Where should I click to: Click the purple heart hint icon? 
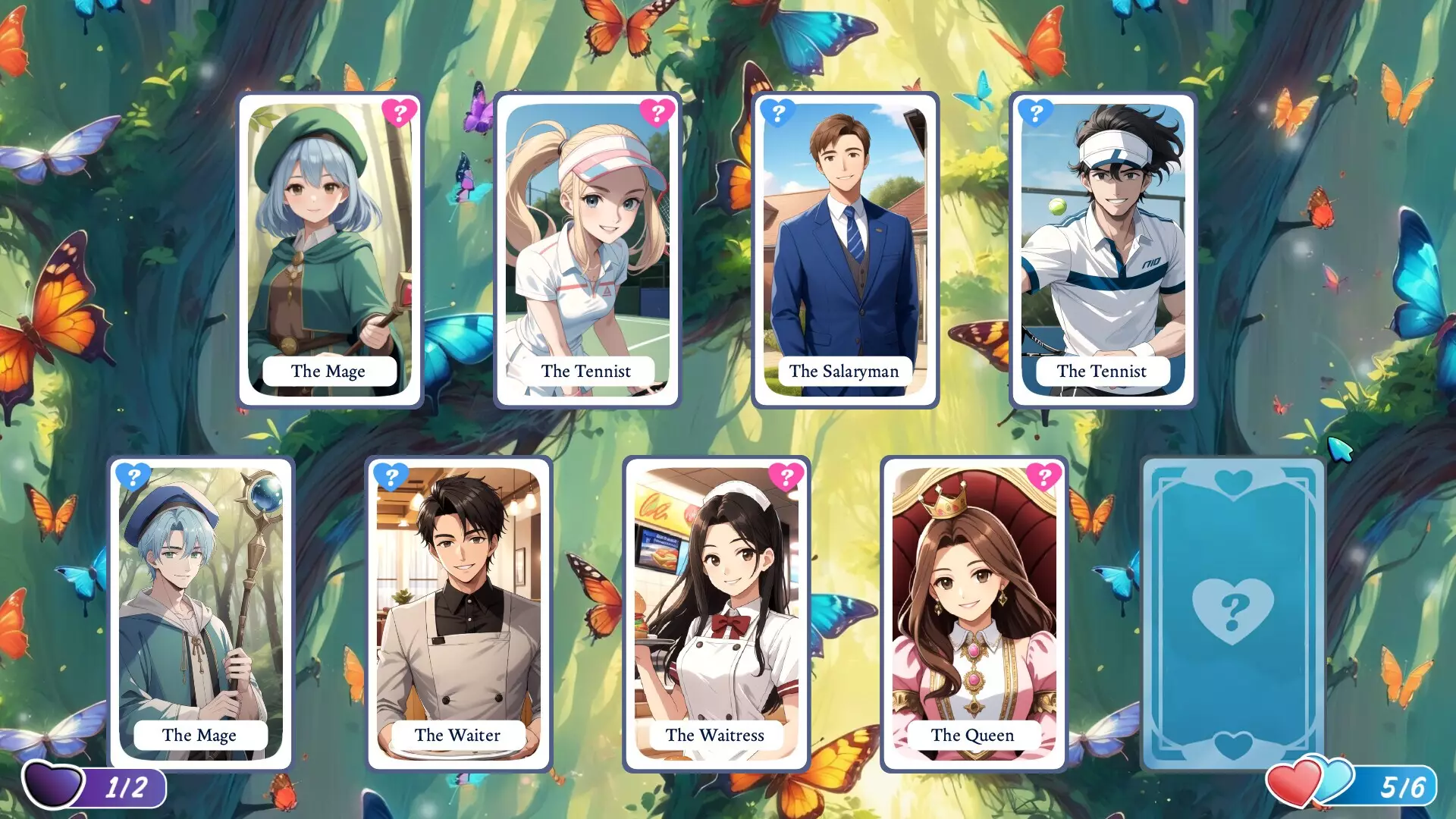[x=53, y=785]
